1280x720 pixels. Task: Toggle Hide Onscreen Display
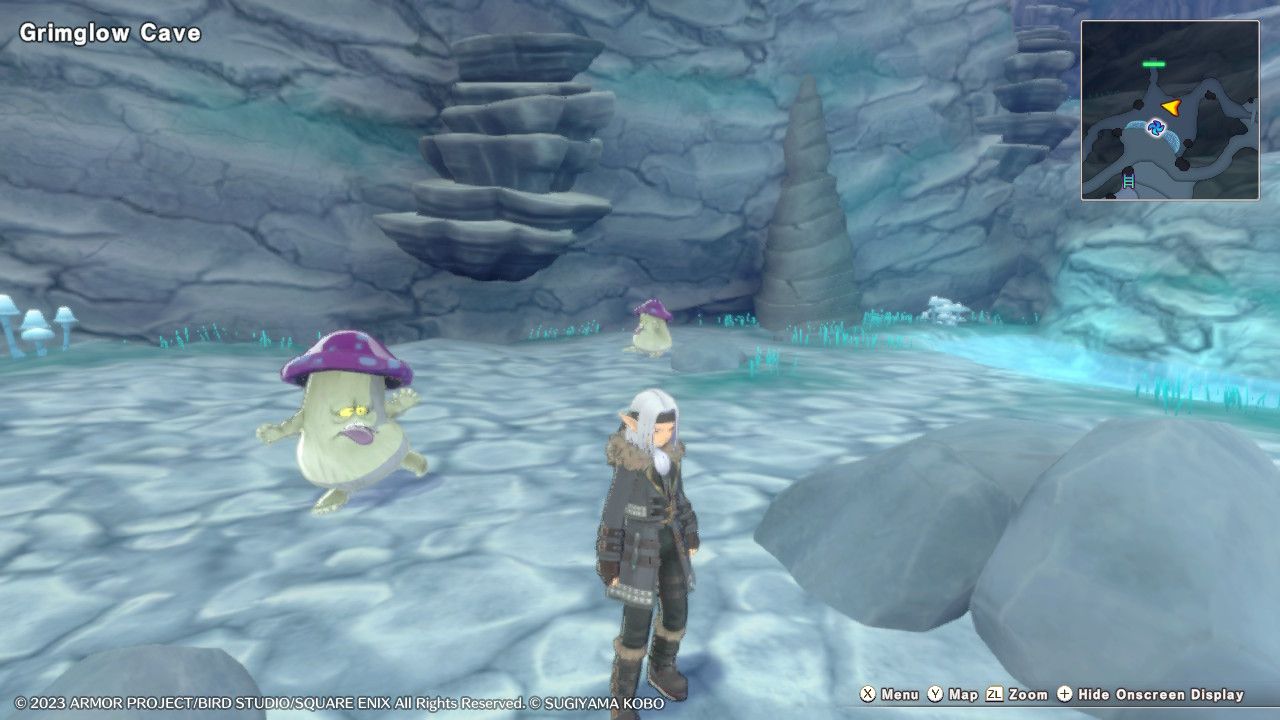click(x=1160, y=695)
